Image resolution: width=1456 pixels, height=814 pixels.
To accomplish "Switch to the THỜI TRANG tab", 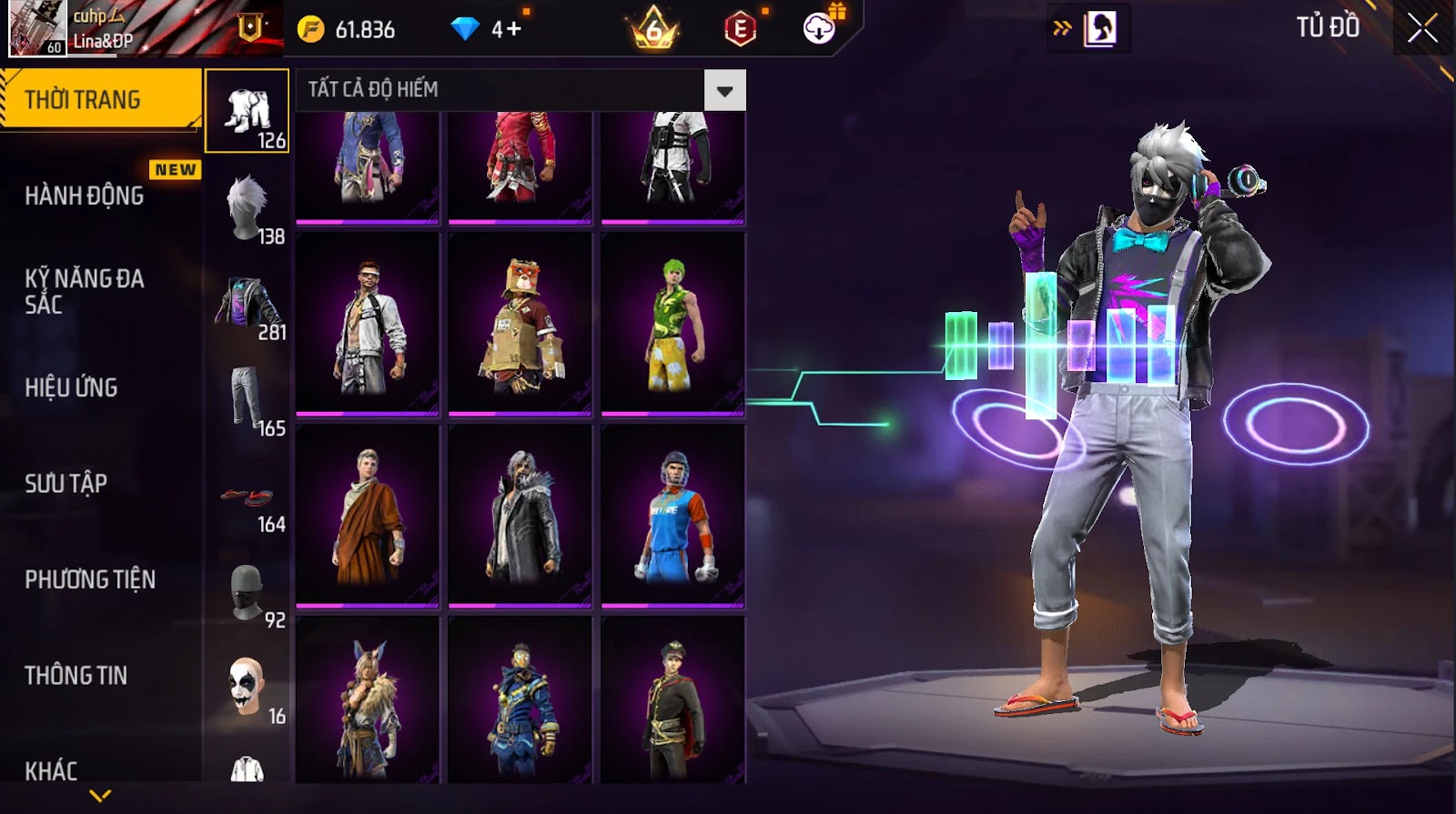I will coord(100,99).
